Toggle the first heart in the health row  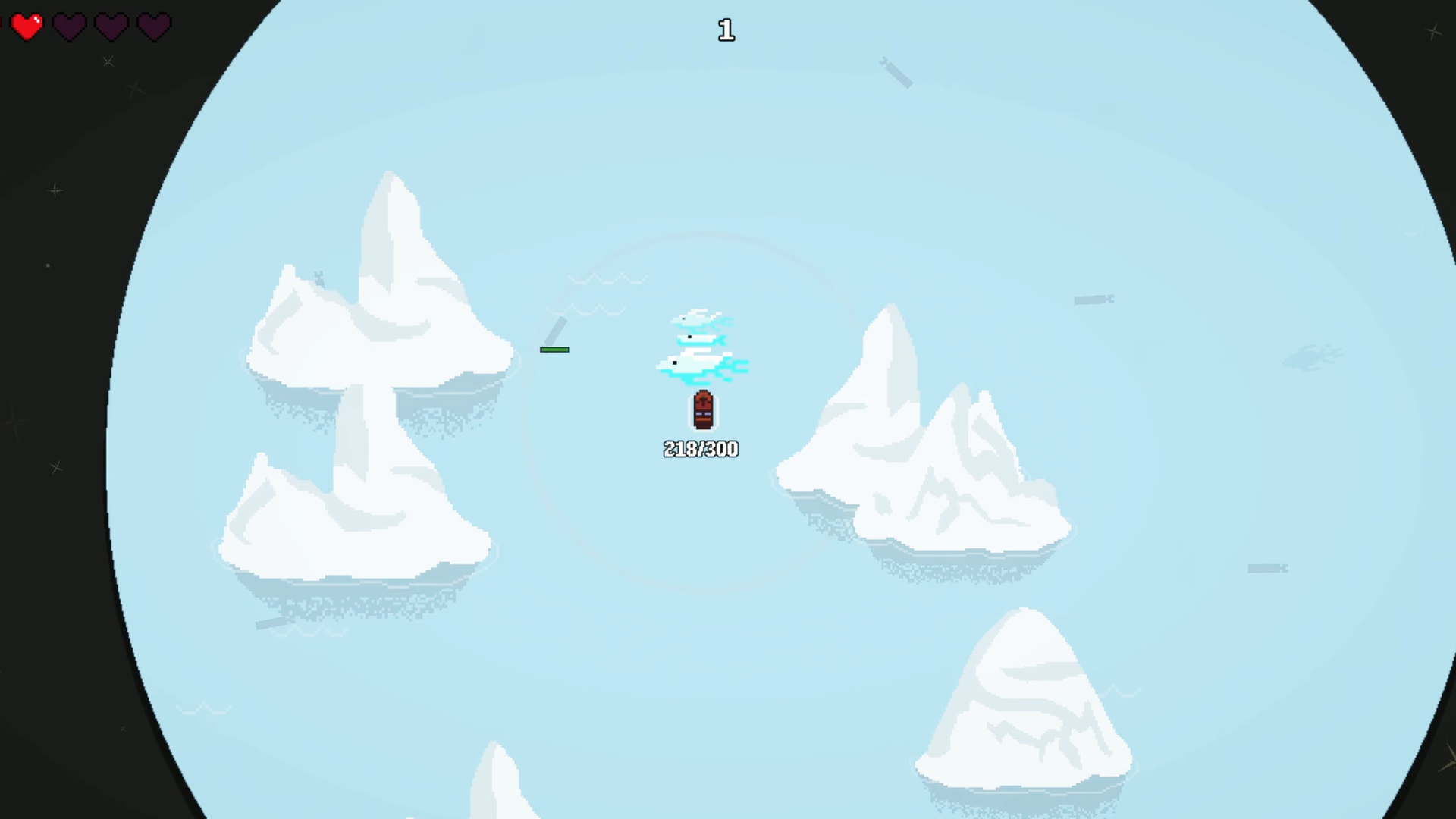point(27,25)
